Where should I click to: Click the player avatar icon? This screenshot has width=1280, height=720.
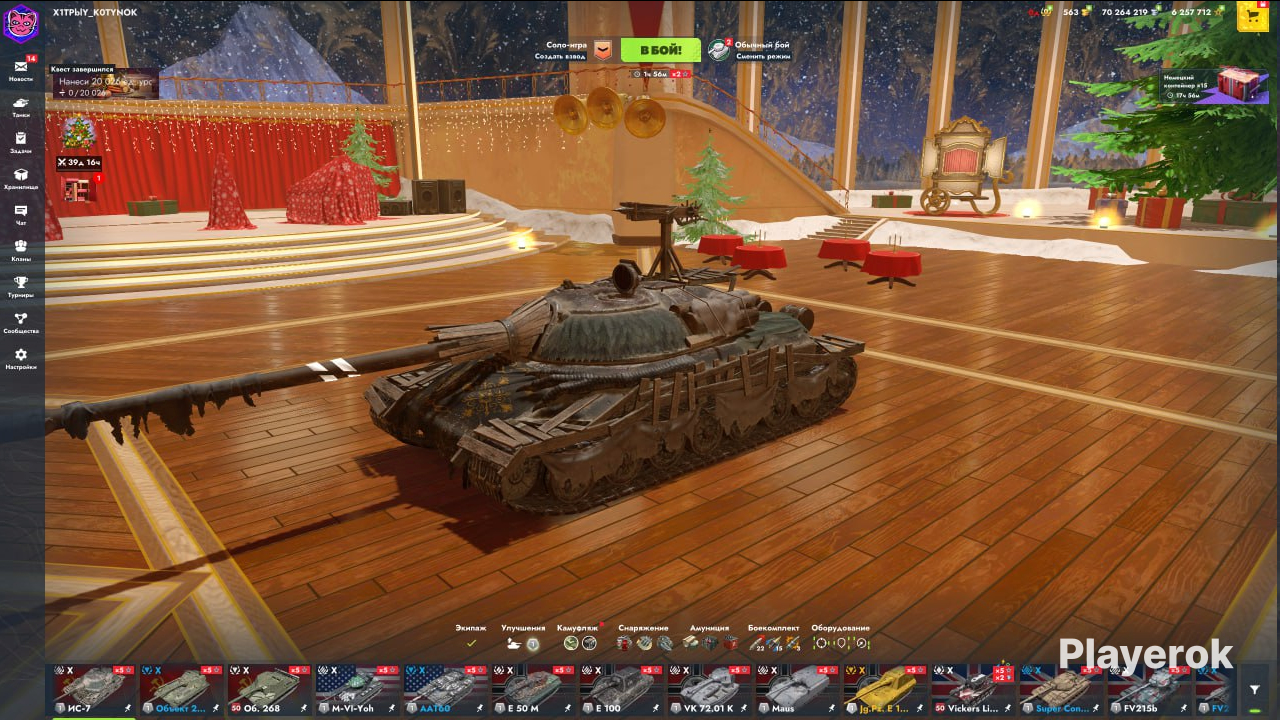click(20, 22)
